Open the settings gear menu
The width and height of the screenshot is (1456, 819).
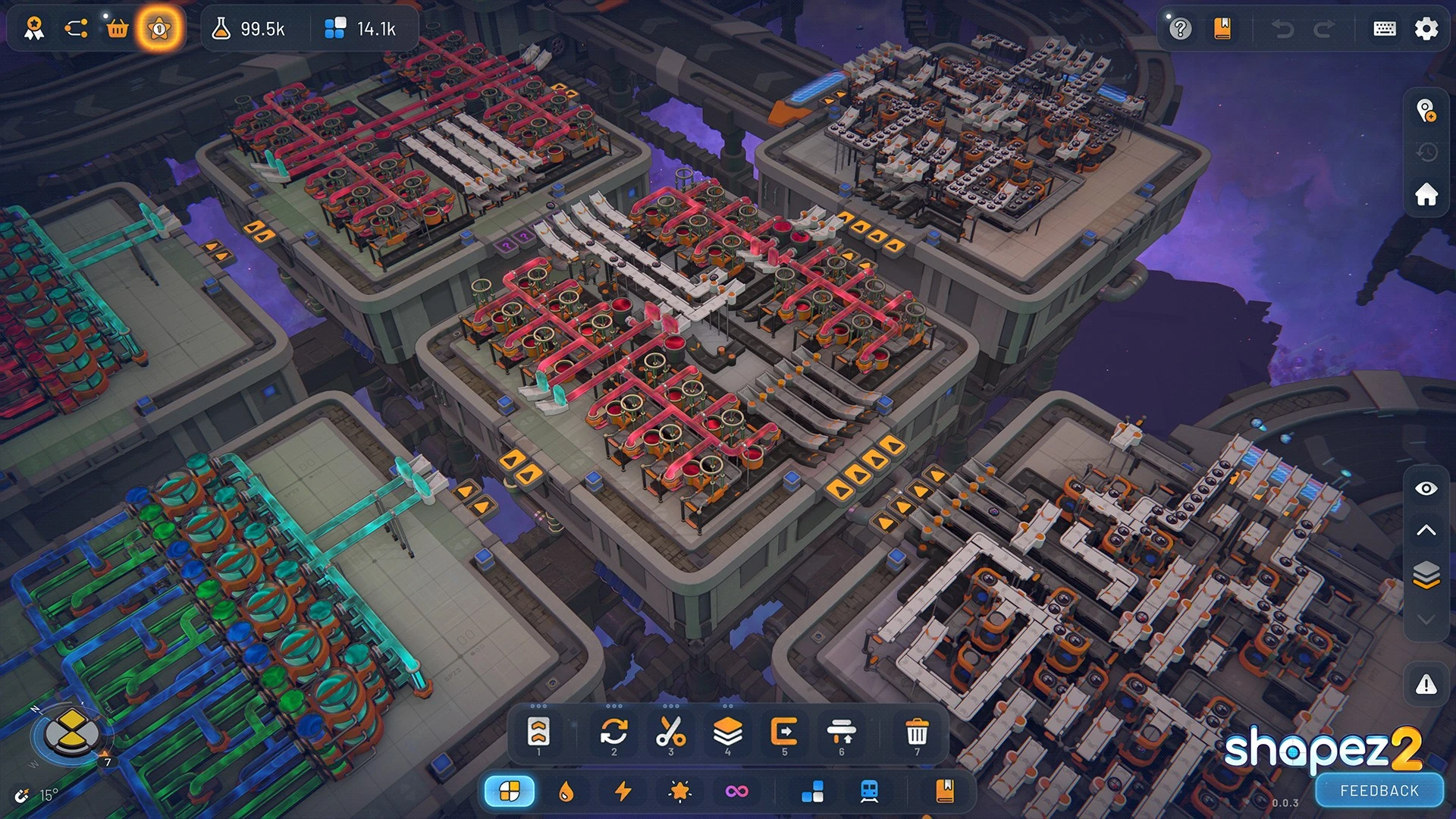click(x=1426, y=29)
